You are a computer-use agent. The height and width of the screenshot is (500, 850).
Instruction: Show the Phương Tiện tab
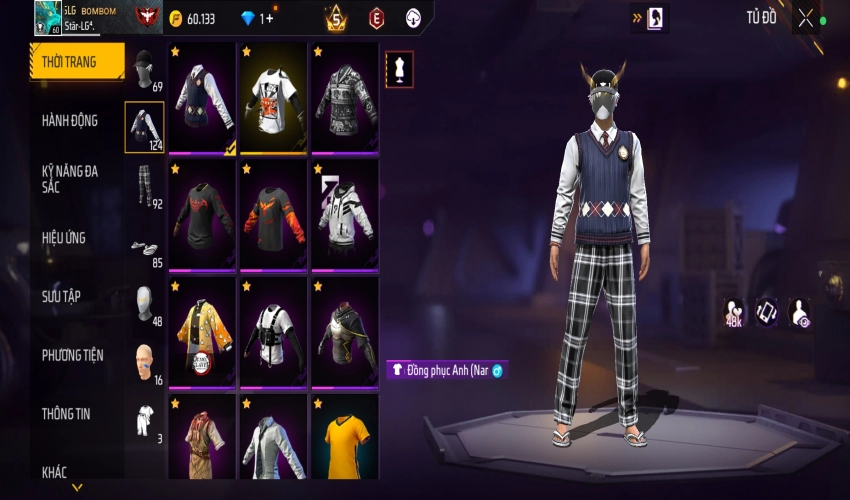[x=72, y=355]
